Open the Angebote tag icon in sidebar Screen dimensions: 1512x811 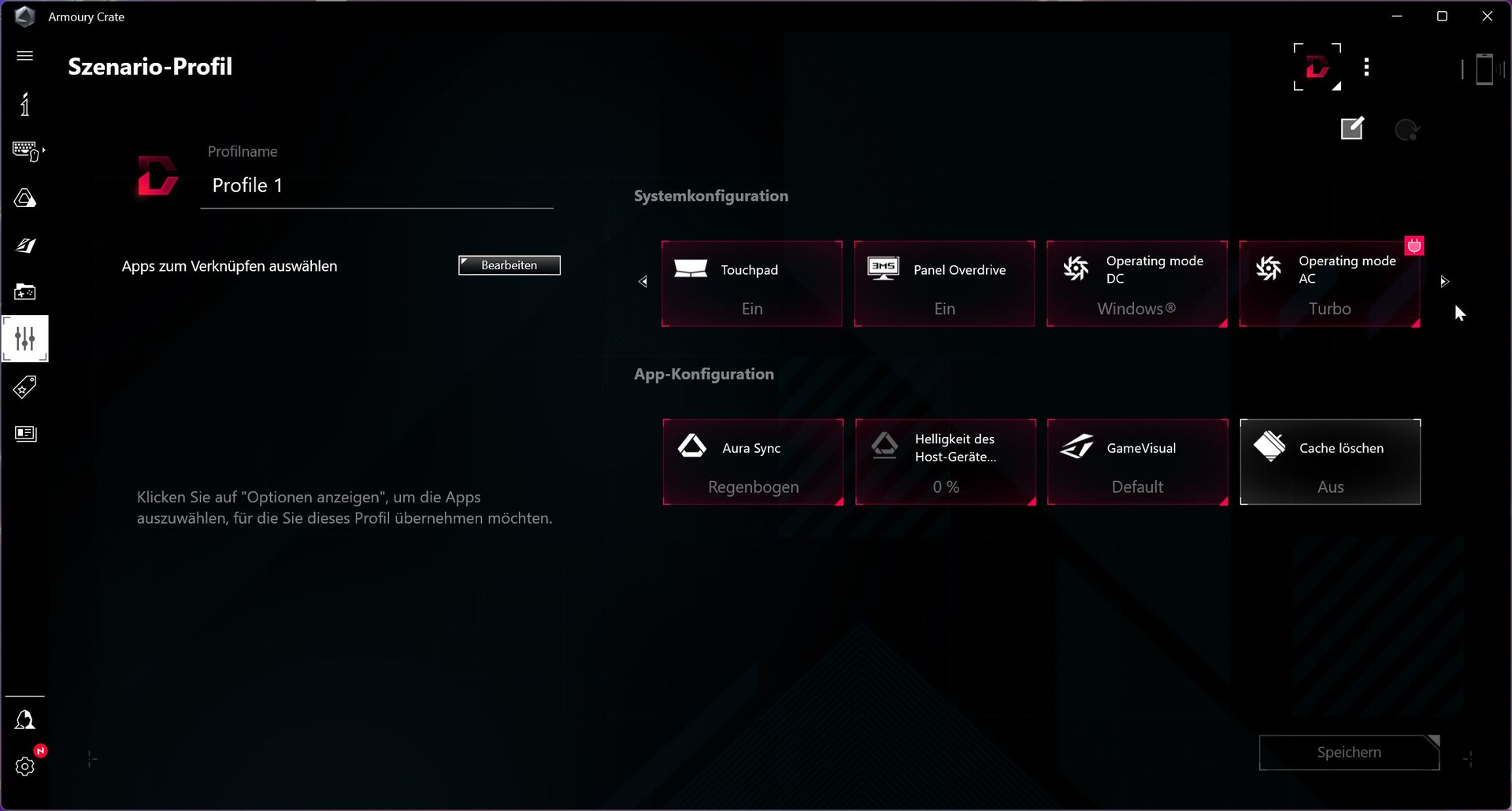pos(25,387)
